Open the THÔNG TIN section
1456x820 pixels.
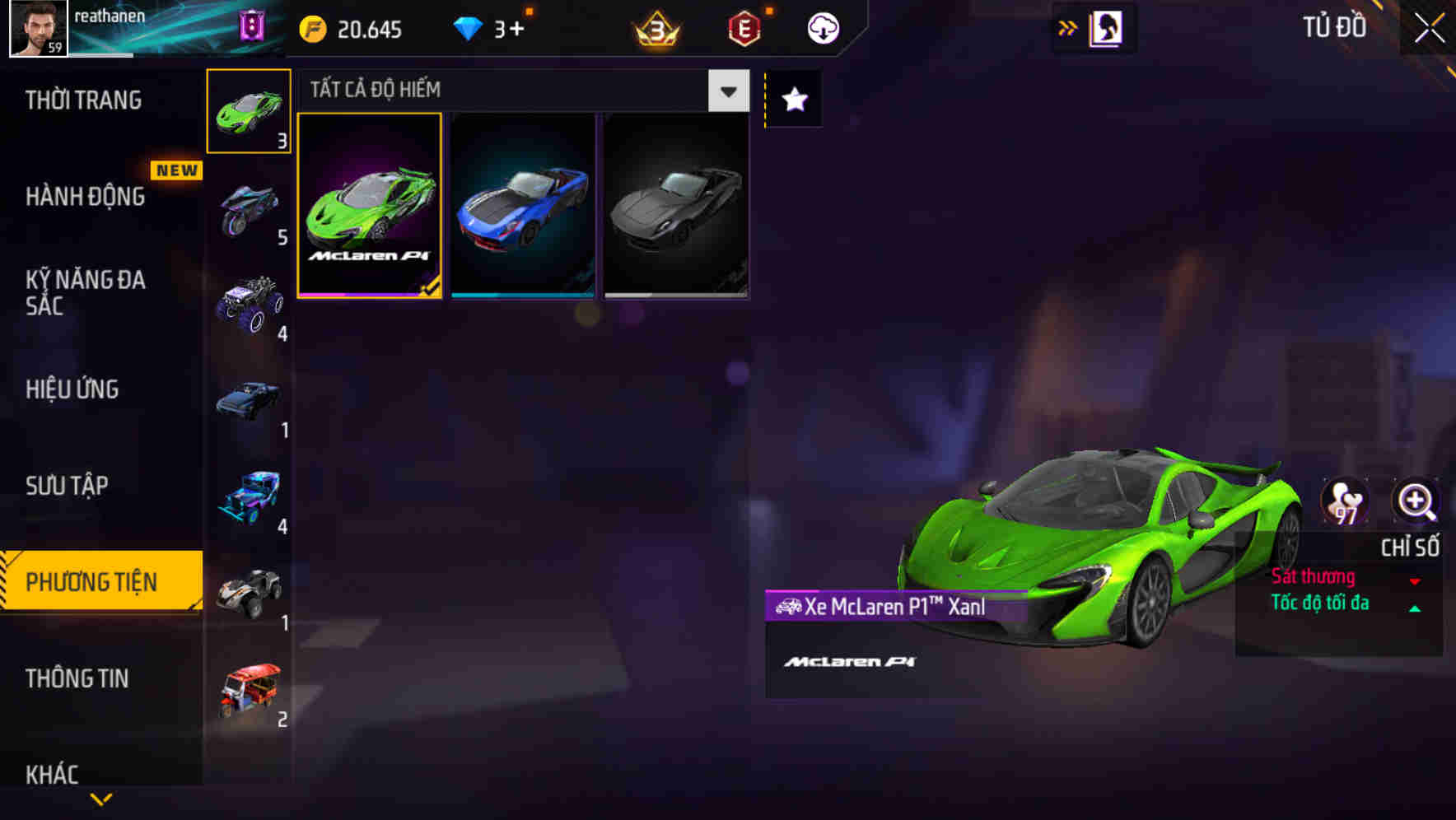[78, 679]
